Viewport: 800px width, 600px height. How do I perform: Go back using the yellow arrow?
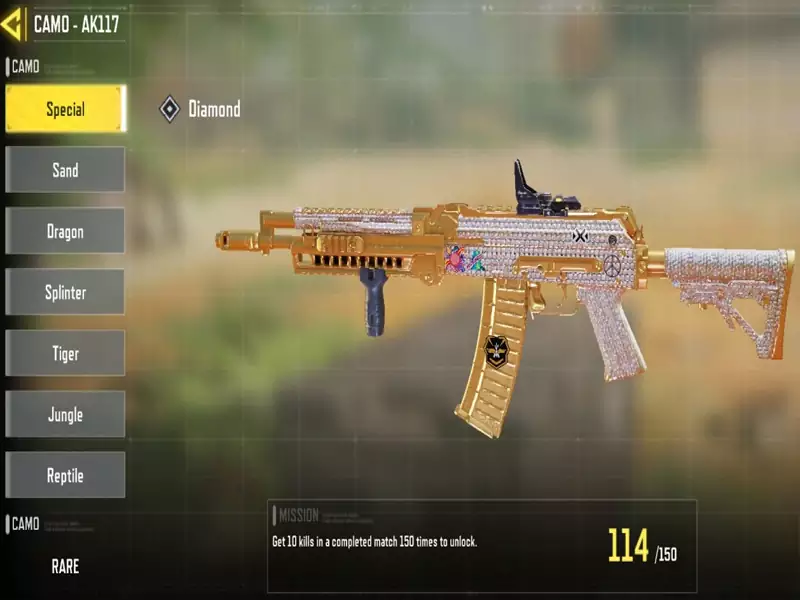tap(12, 24)
